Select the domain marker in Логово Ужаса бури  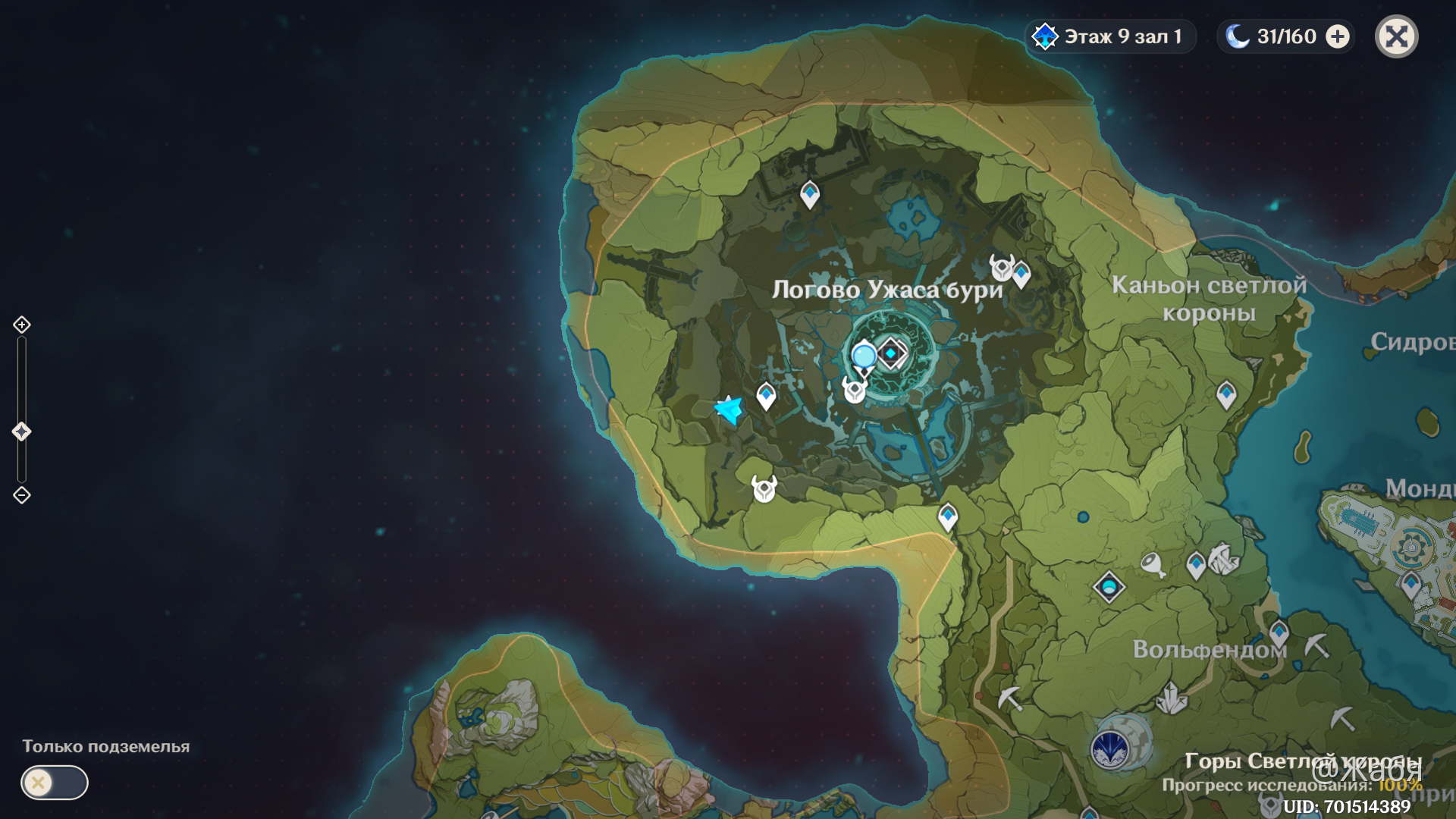[891, 353]
